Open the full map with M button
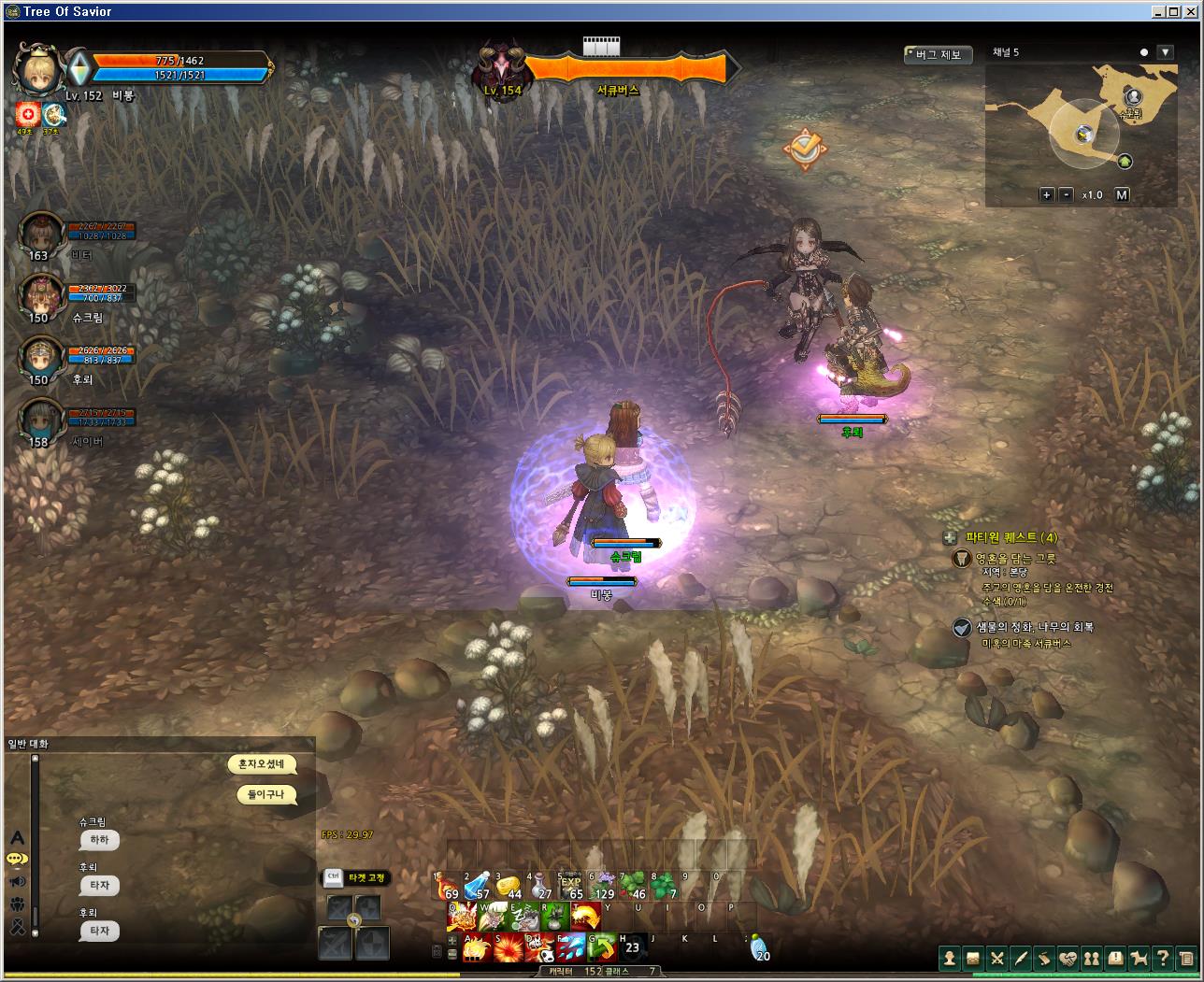Screen dimensions: 1204x982 (x=1122, y=194)
